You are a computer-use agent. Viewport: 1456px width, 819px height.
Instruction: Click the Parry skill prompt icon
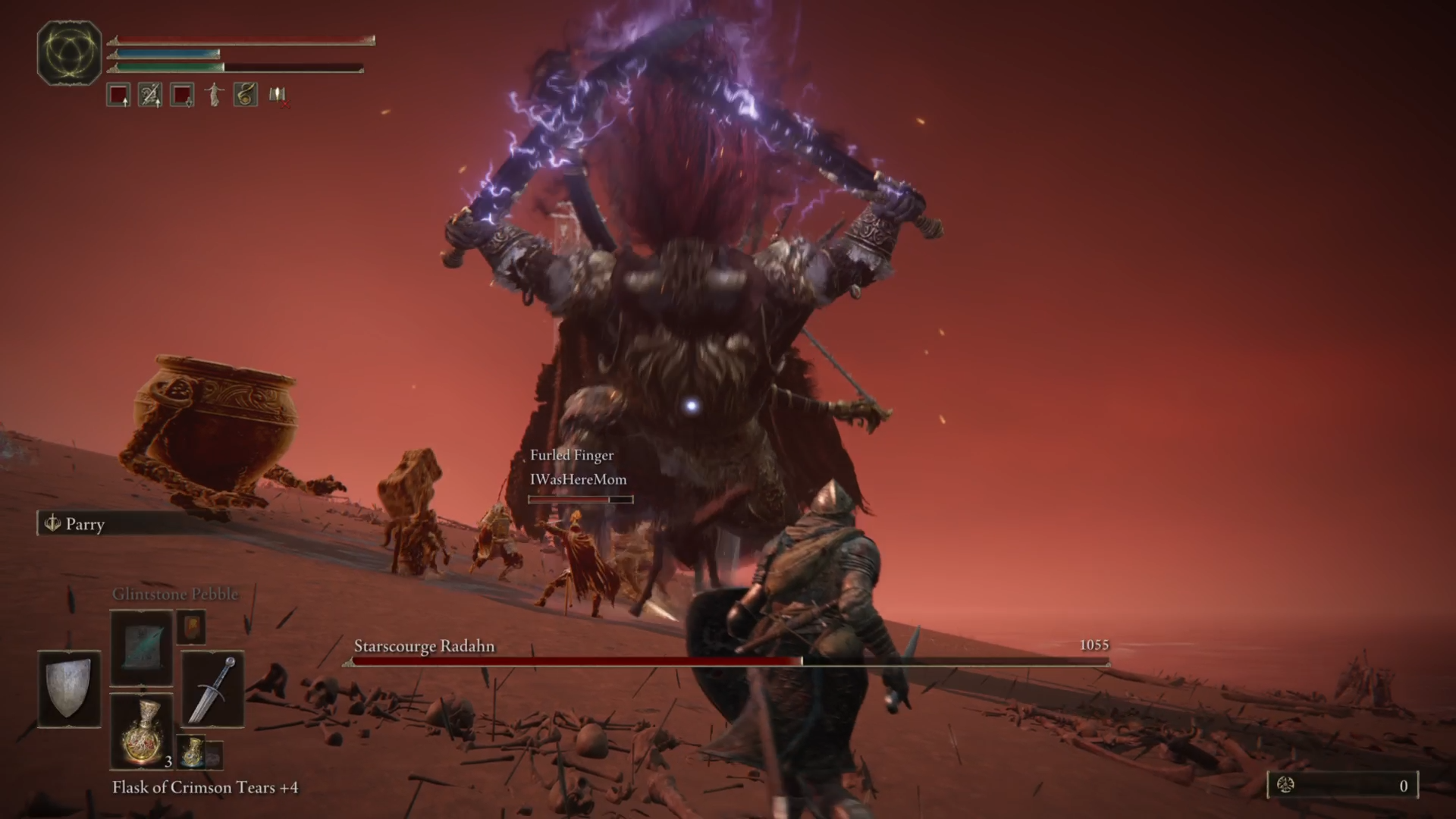point(53,524)
